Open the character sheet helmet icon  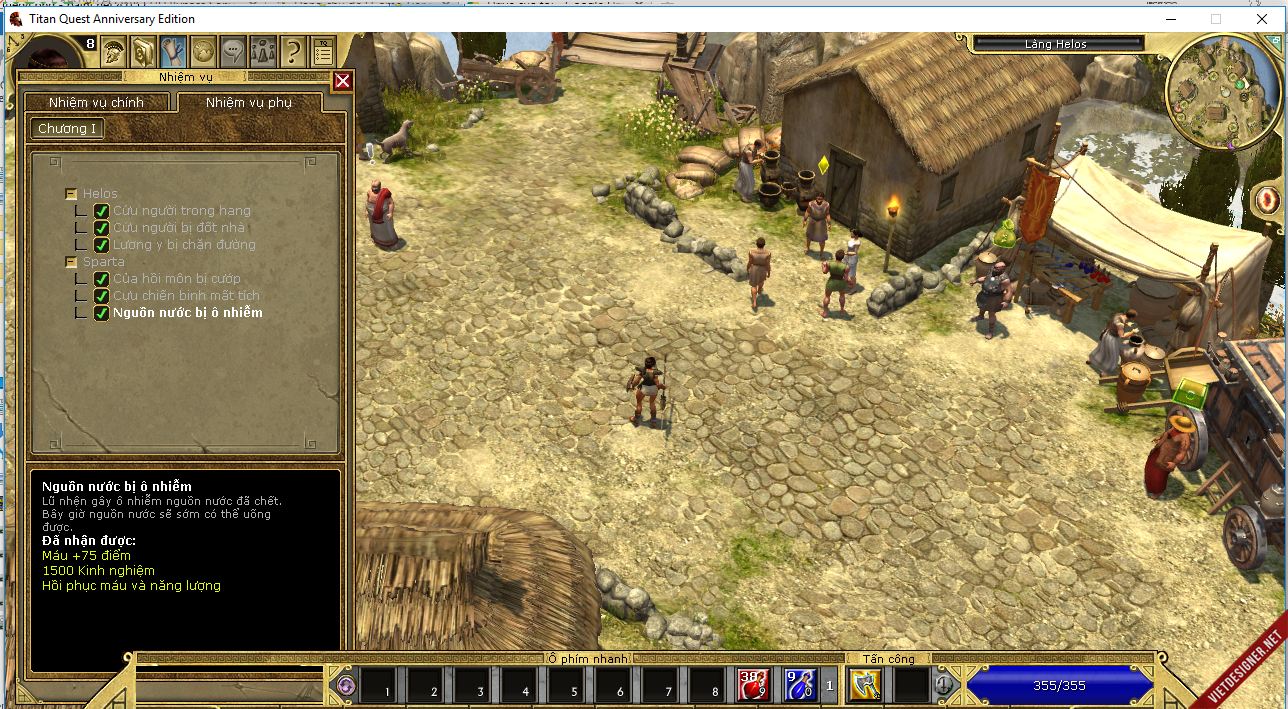point(112,49)
